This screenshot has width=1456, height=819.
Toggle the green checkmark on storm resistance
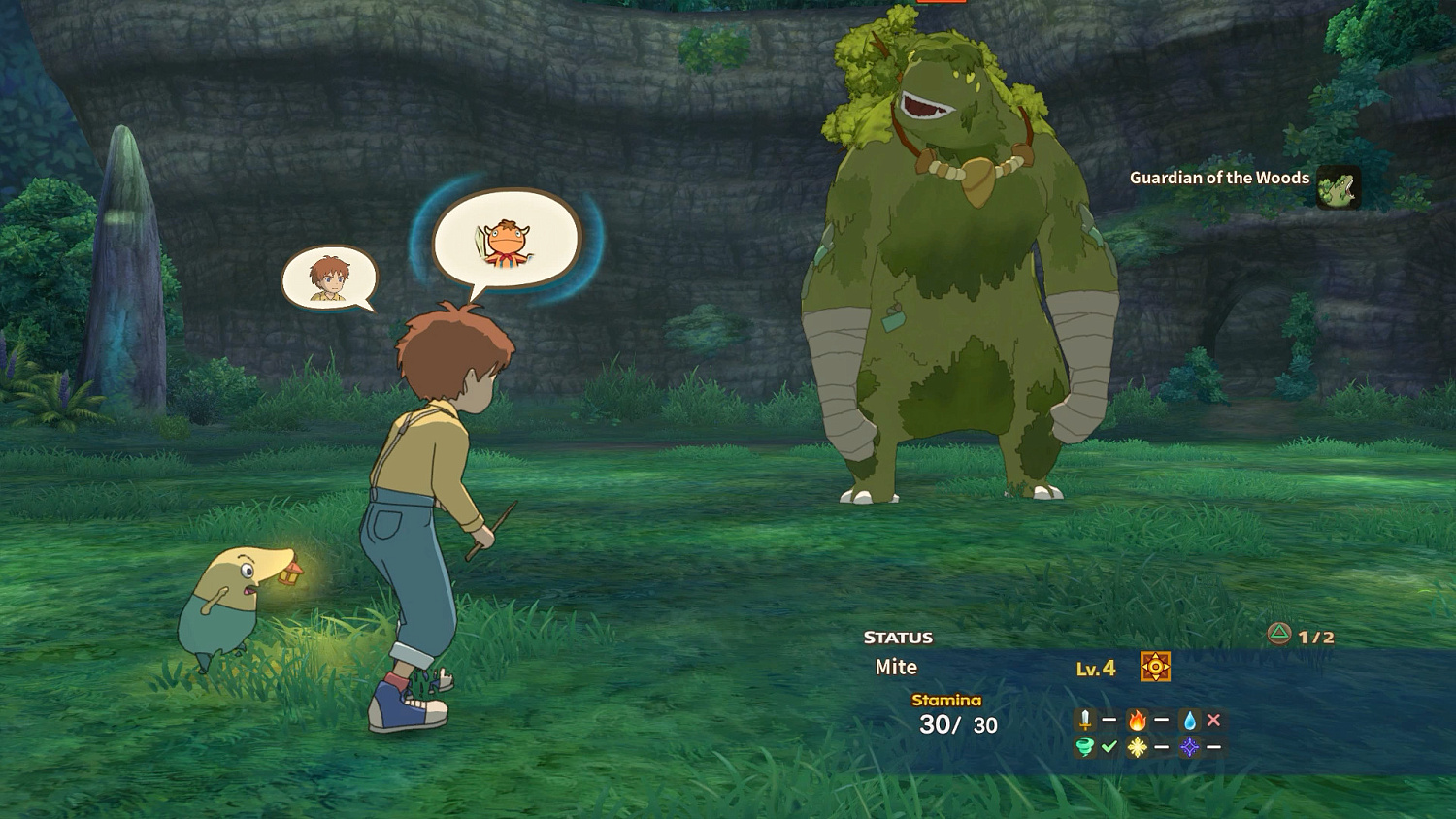coord(1109,746)
